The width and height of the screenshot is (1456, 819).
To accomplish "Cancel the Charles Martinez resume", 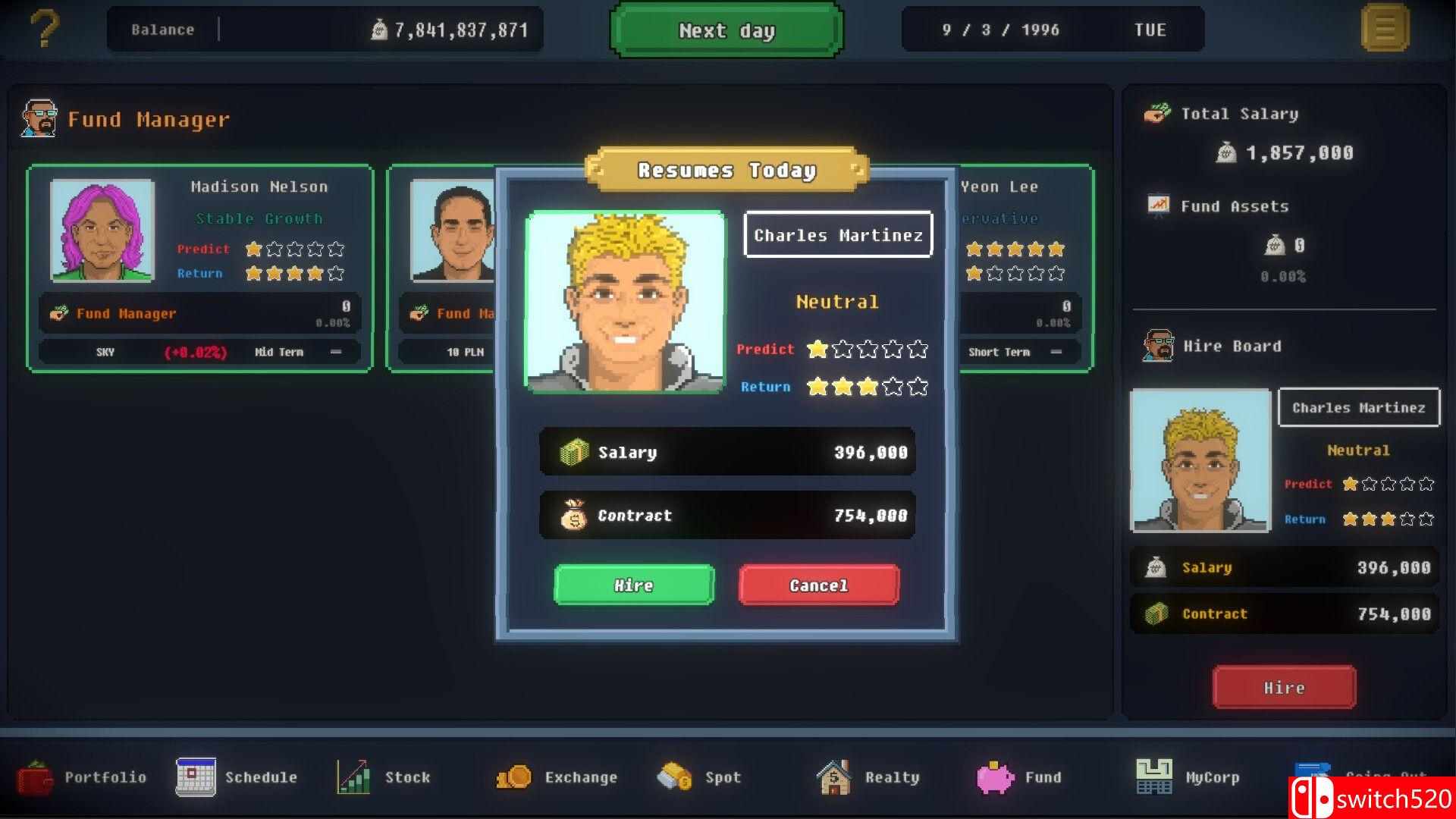I will click(817, 585).
